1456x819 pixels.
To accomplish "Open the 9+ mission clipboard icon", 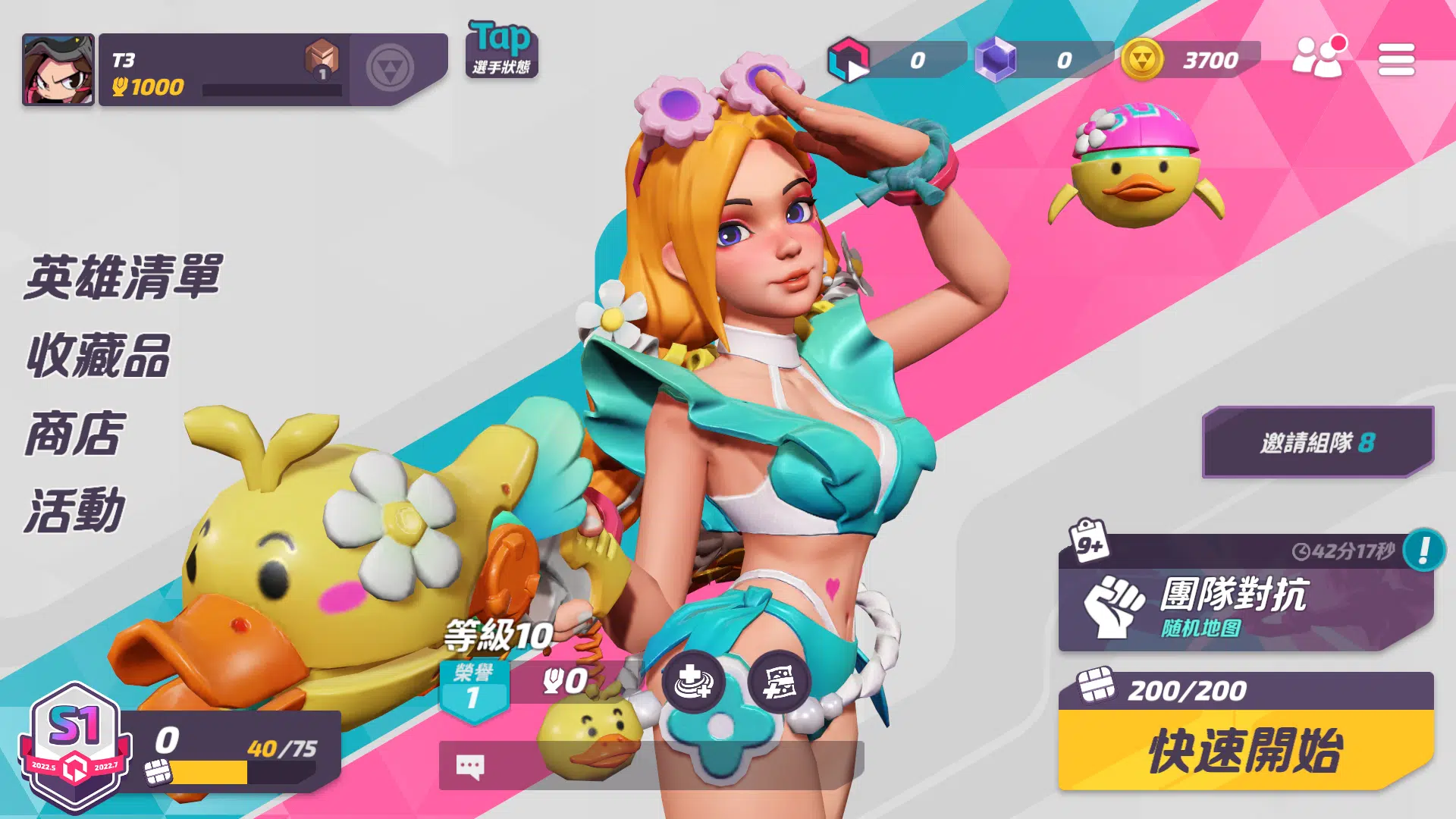I will click(x=1089, y=542).
